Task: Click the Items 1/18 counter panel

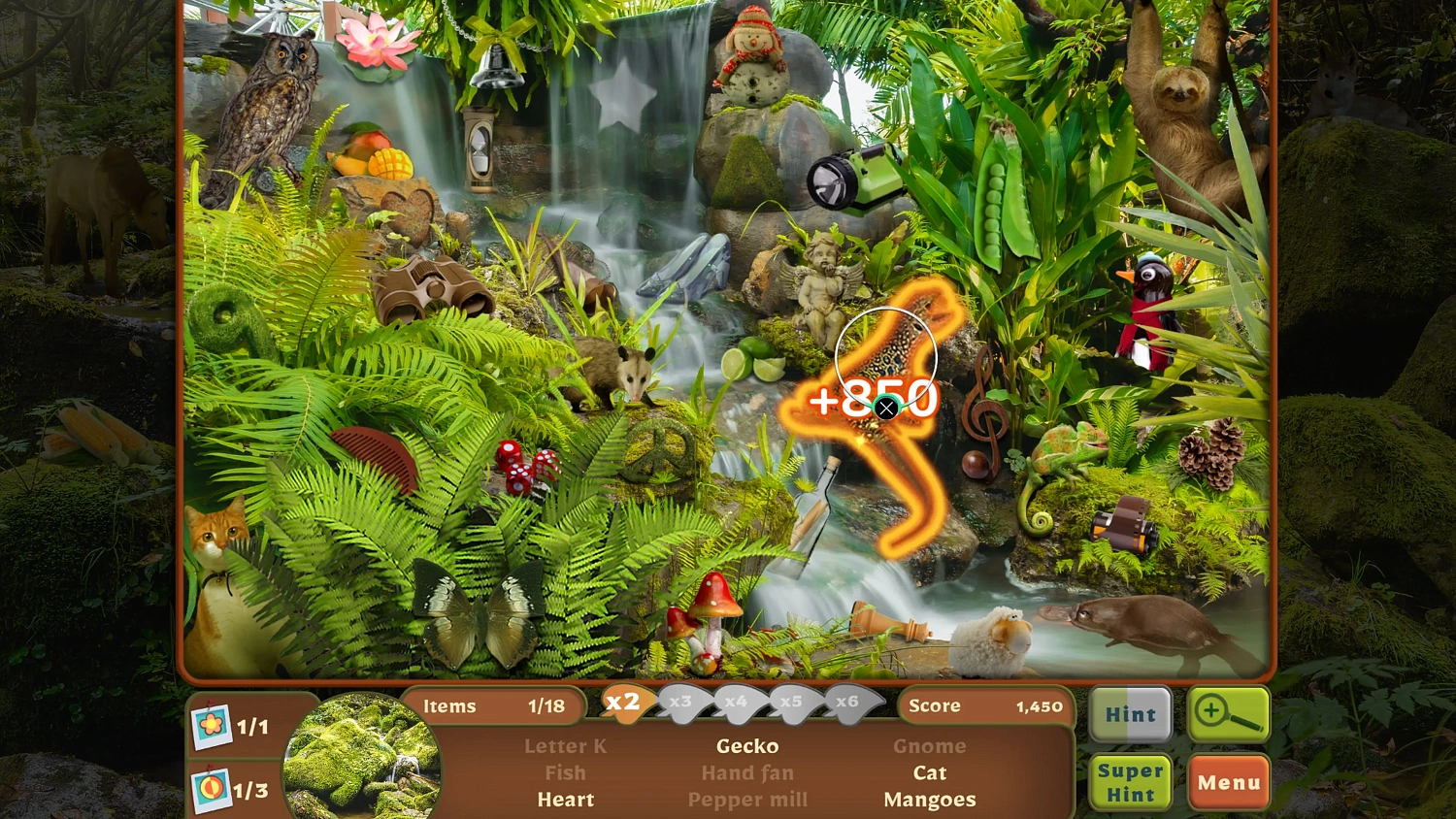Action: coord(495,706)
